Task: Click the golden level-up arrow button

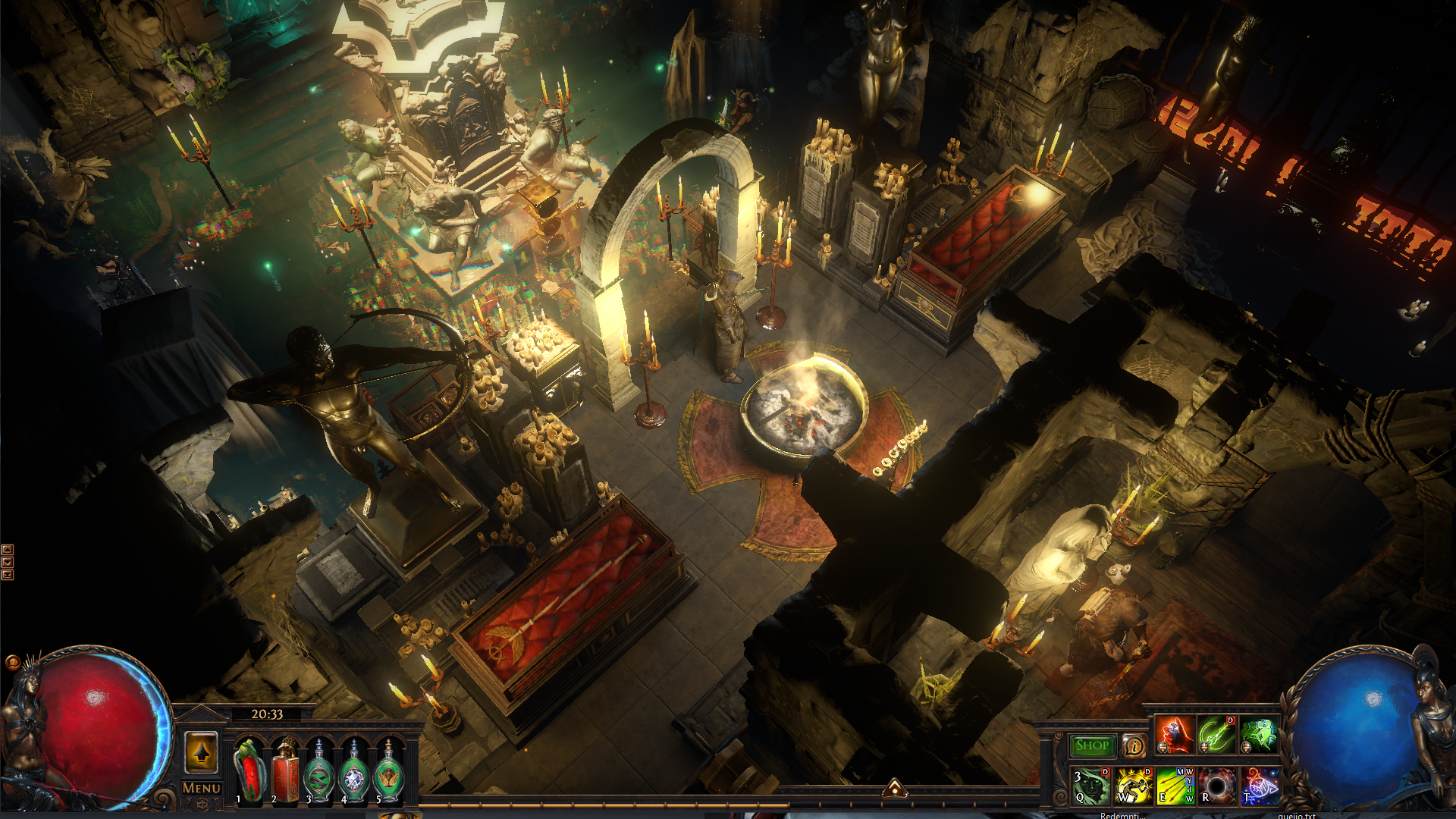Action: click(201, 752)
